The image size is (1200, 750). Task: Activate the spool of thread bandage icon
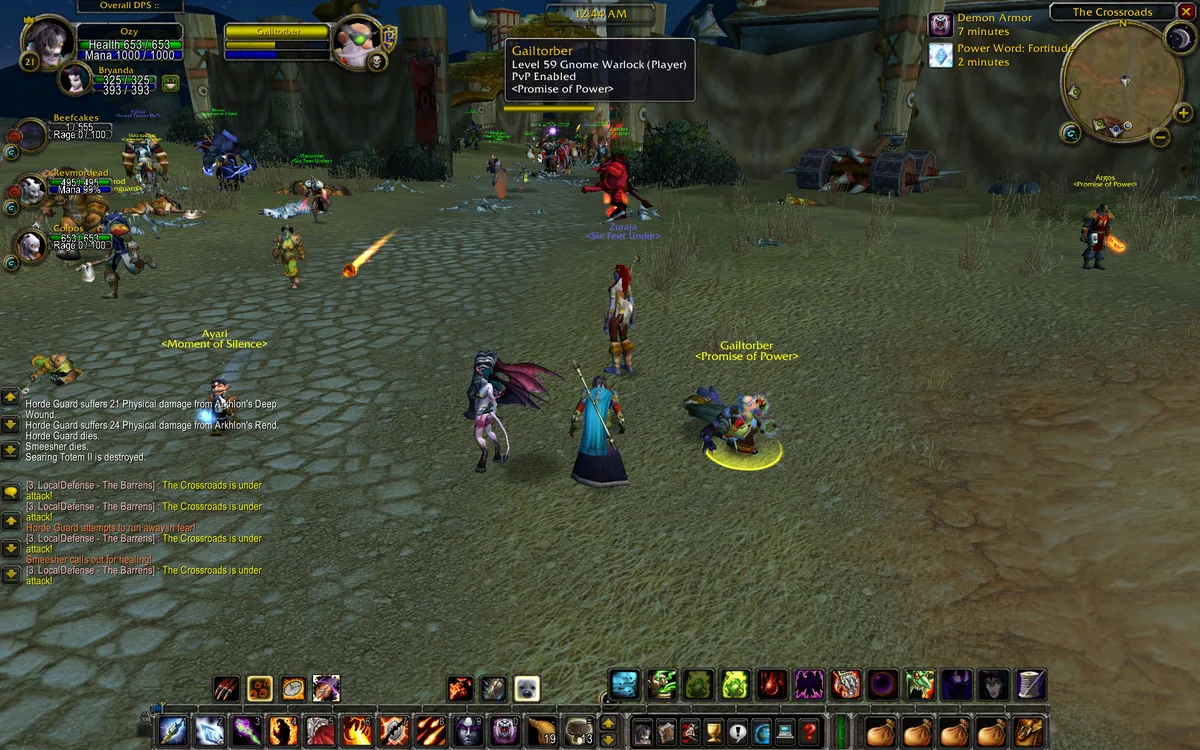click(x=1030, y=685)
